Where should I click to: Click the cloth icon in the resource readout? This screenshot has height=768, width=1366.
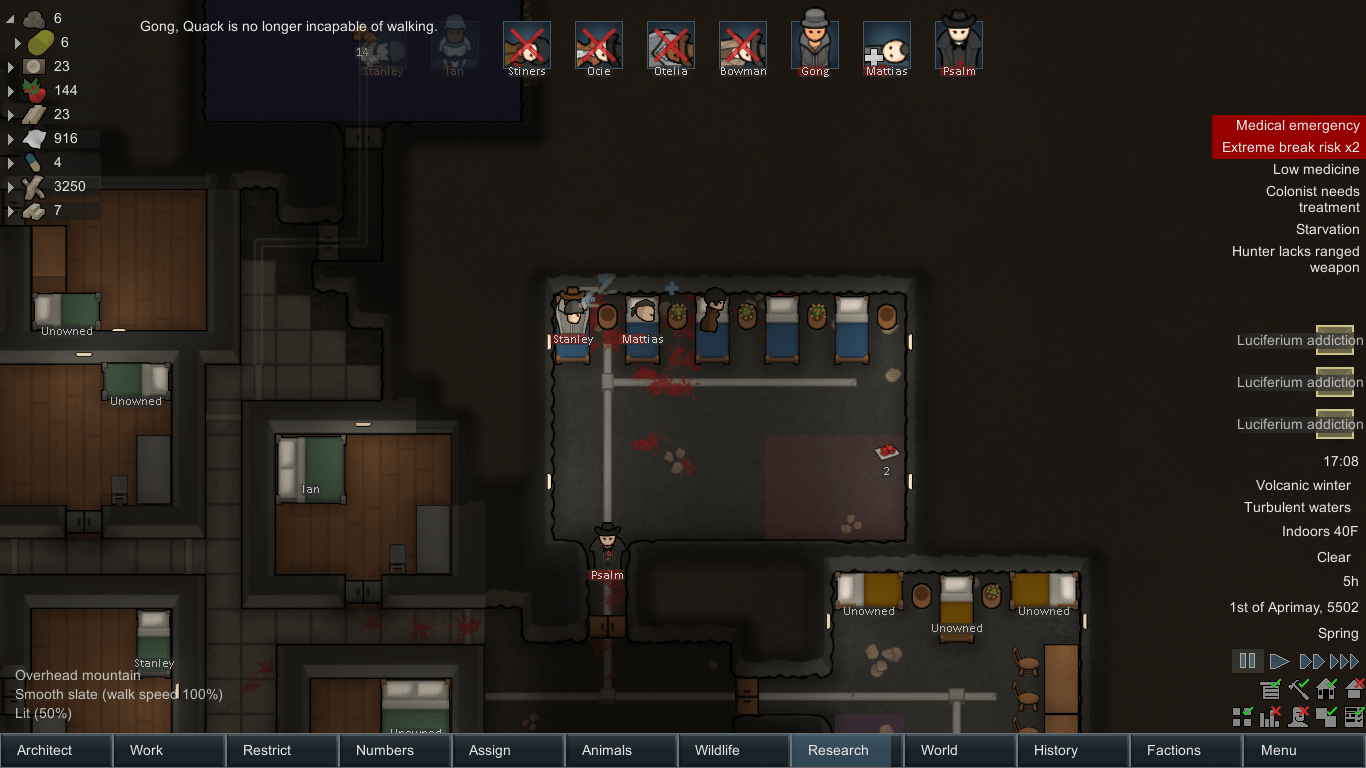(33, 138)
